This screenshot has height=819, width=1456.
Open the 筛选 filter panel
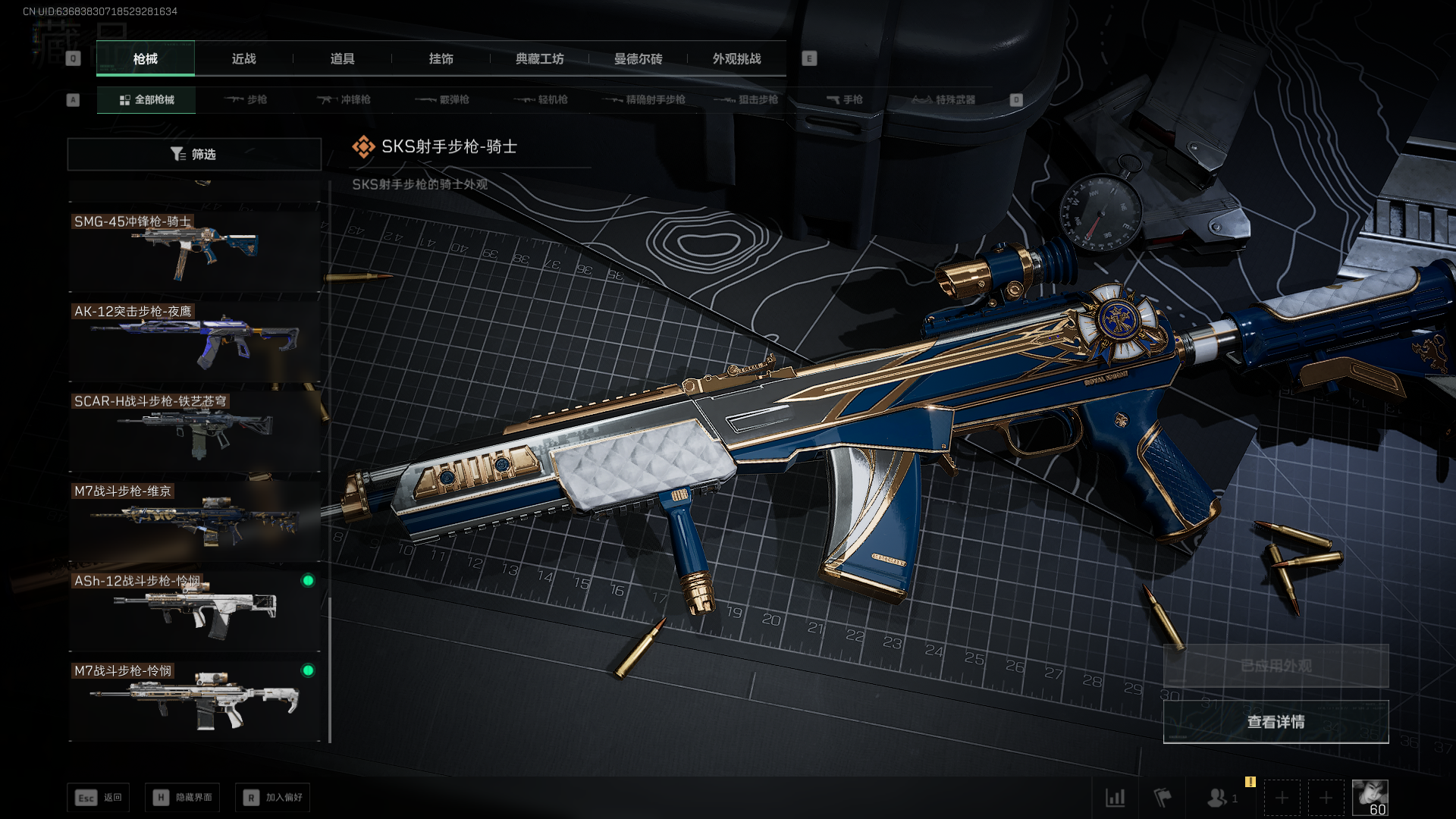click(194, 154)
